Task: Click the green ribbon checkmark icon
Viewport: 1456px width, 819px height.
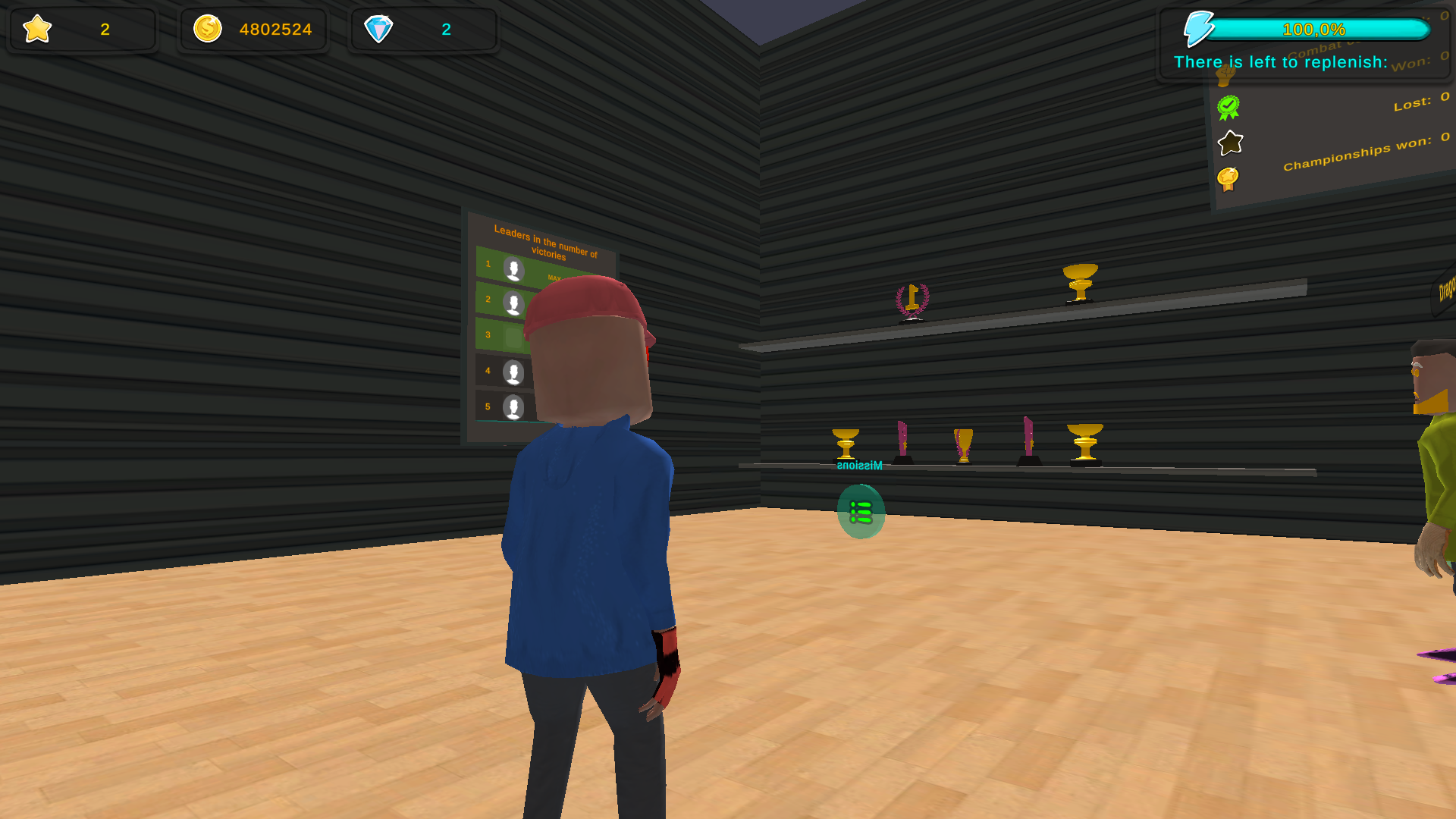Action: [1230, 107]
